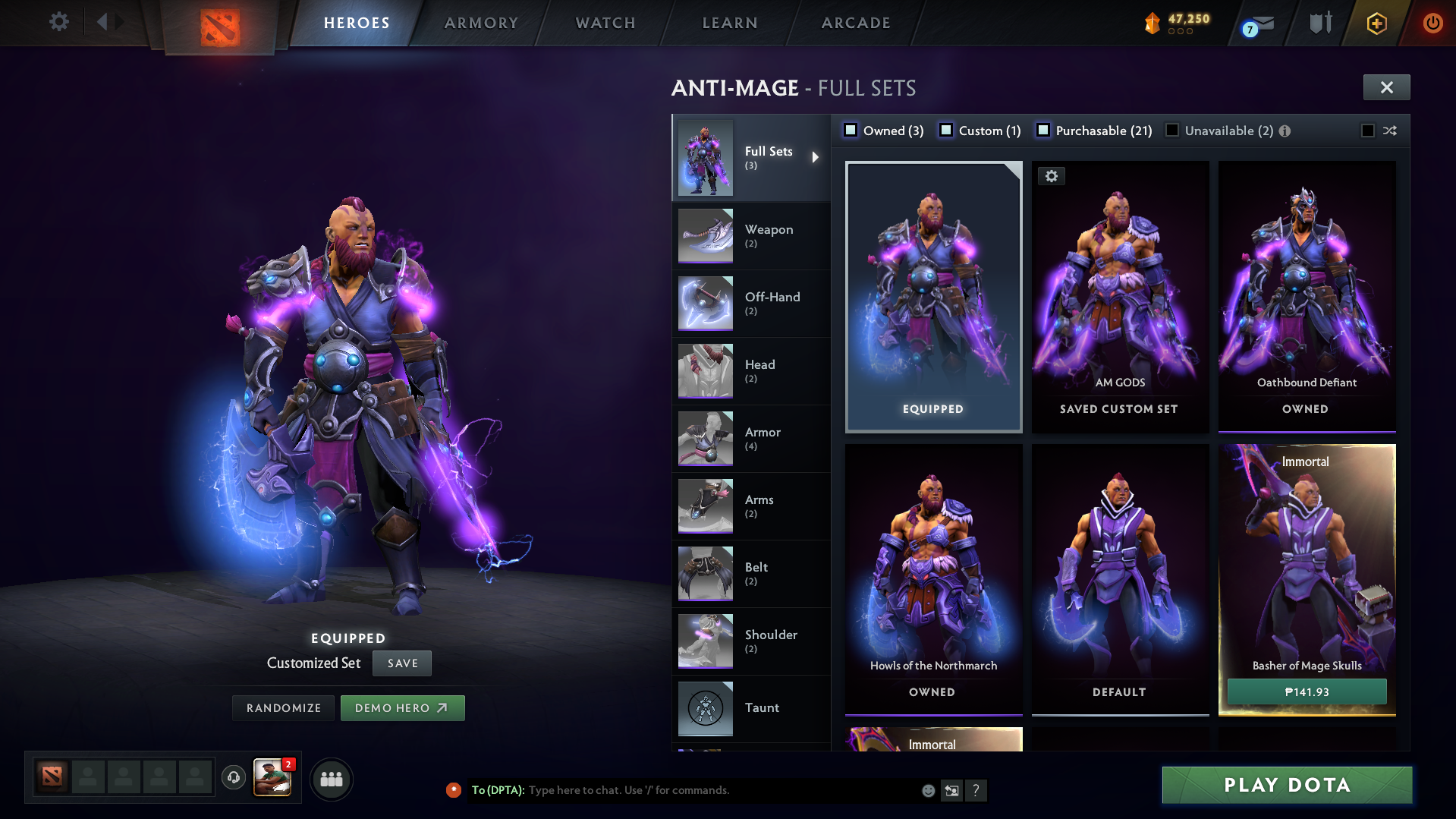Click the DEMO HERO button

tap(402, 707)
